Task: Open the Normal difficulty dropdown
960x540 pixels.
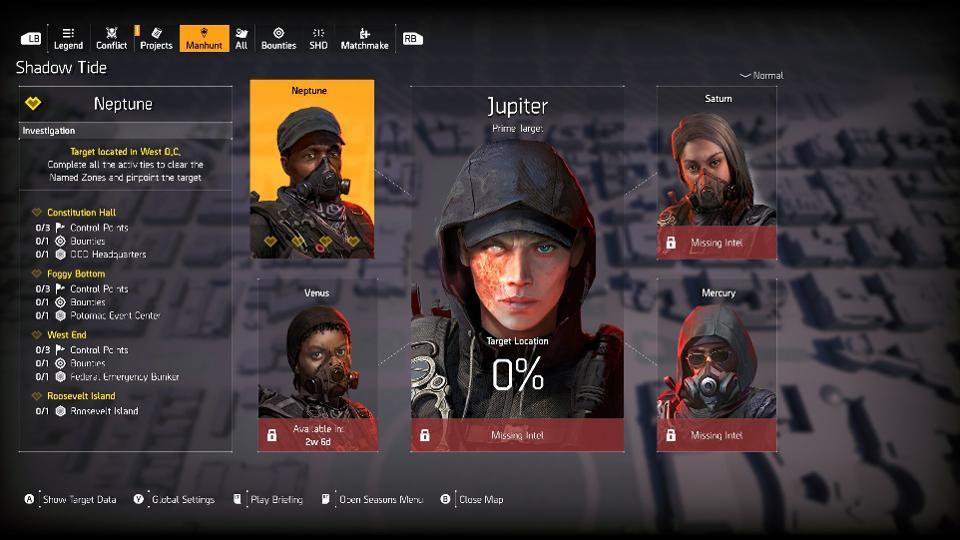Action: click(762, 76)
